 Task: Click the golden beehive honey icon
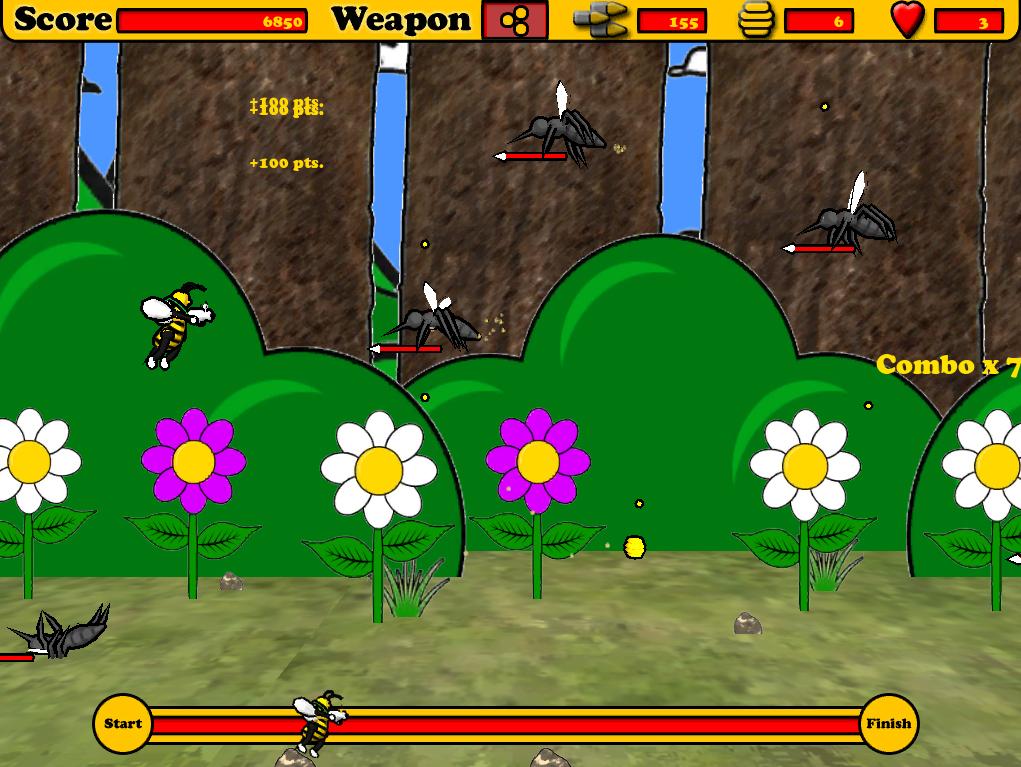[756, 20]
